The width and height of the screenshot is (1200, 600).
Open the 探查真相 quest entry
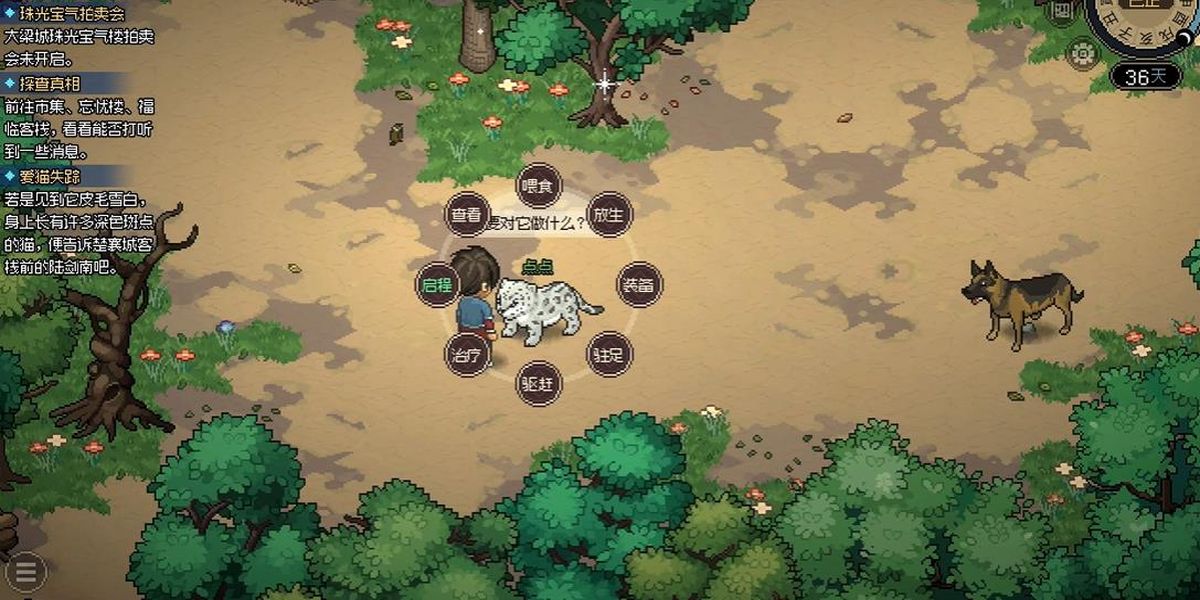coord(50,83)
